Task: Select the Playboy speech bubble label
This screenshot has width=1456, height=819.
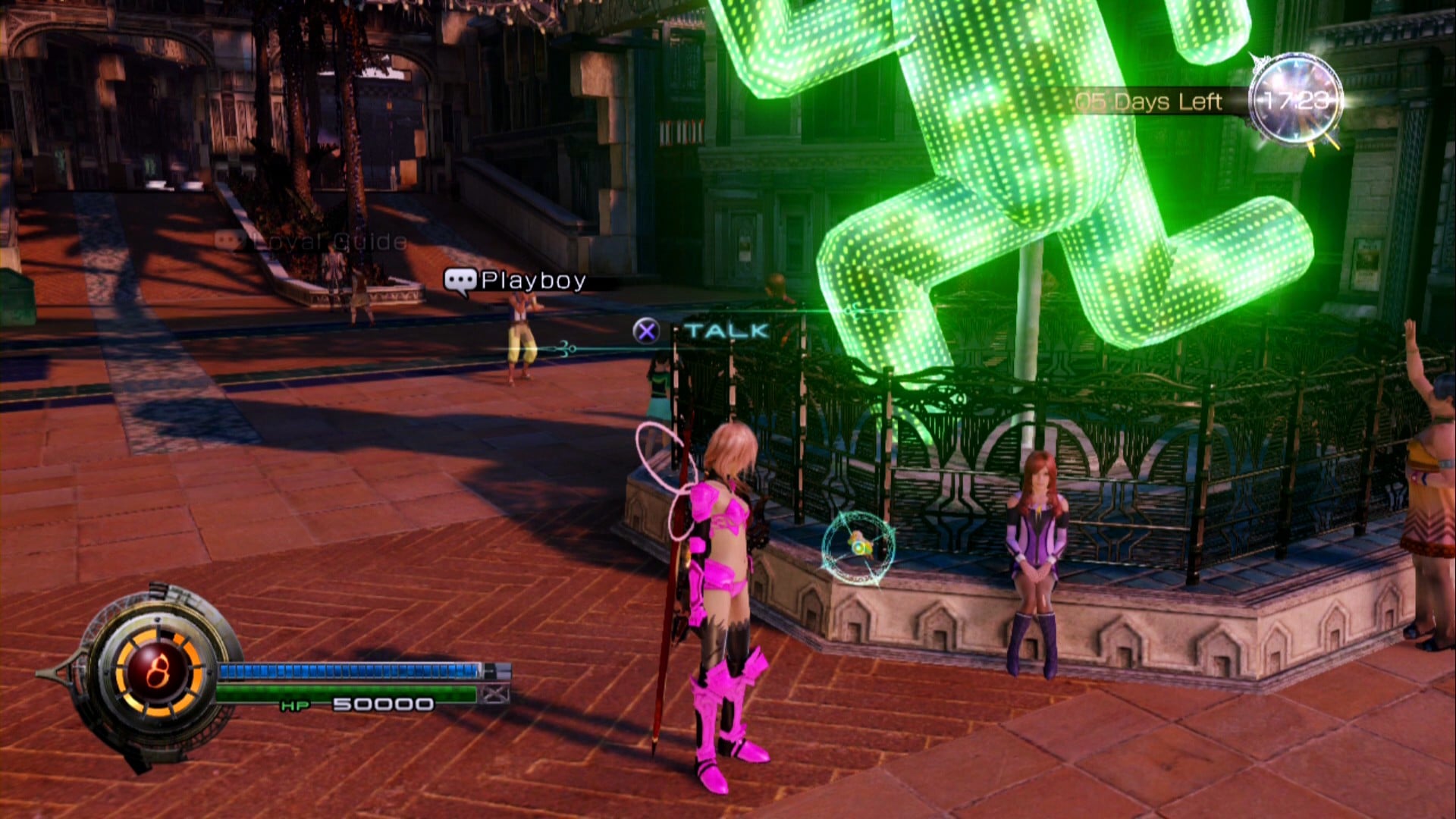Action: coord(516,281)
